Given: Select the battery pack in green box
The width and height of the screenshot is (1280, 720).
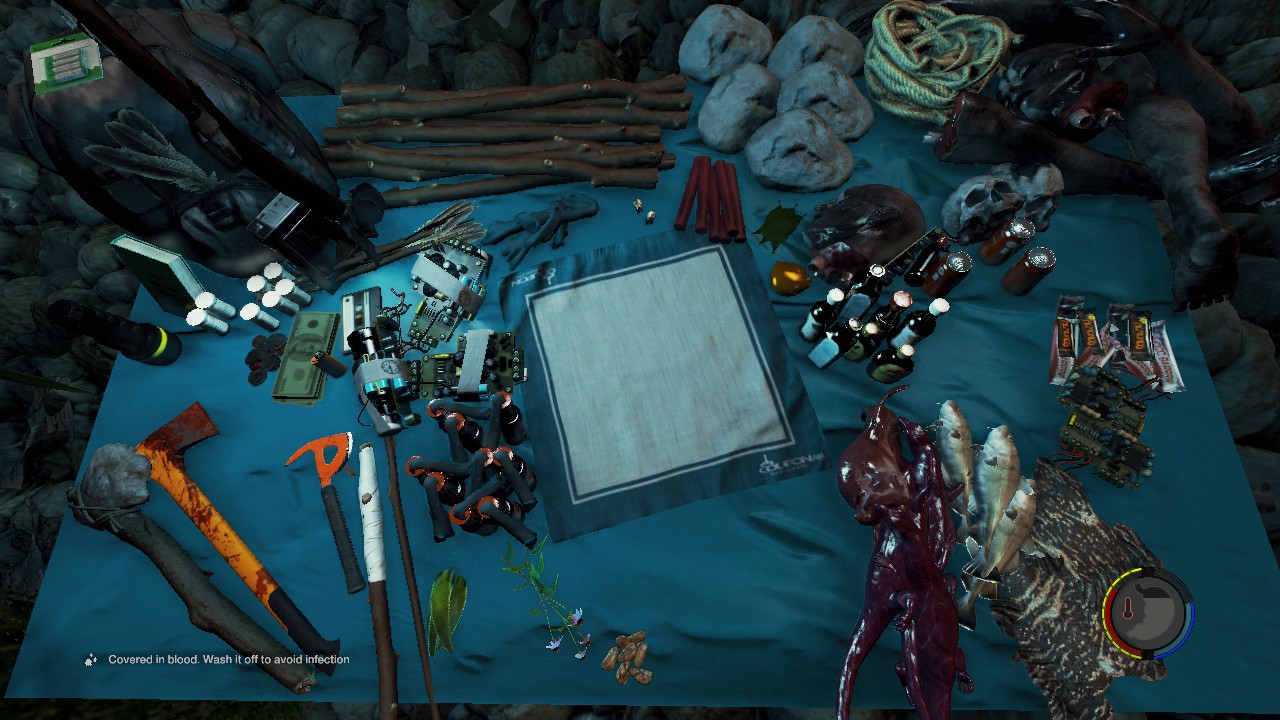Looking at the screenshot, I should pyautogui.click(x=65, y=60).
